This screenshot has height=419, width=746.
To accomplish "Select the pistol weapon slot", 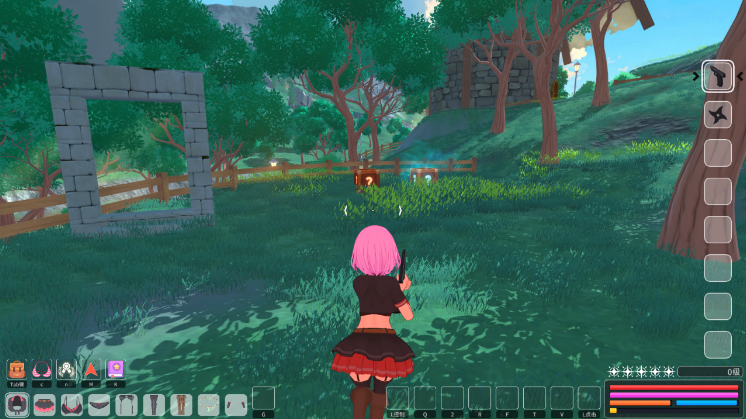I will coord(717,76).
